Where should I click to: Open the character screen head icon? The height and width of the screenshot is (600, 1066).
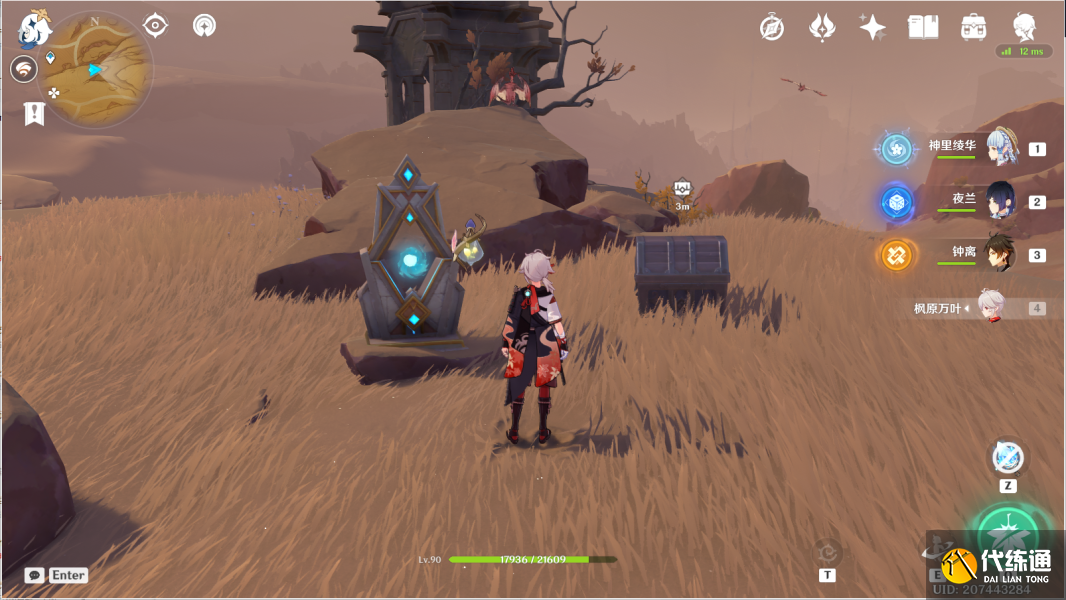point(1024,27)
